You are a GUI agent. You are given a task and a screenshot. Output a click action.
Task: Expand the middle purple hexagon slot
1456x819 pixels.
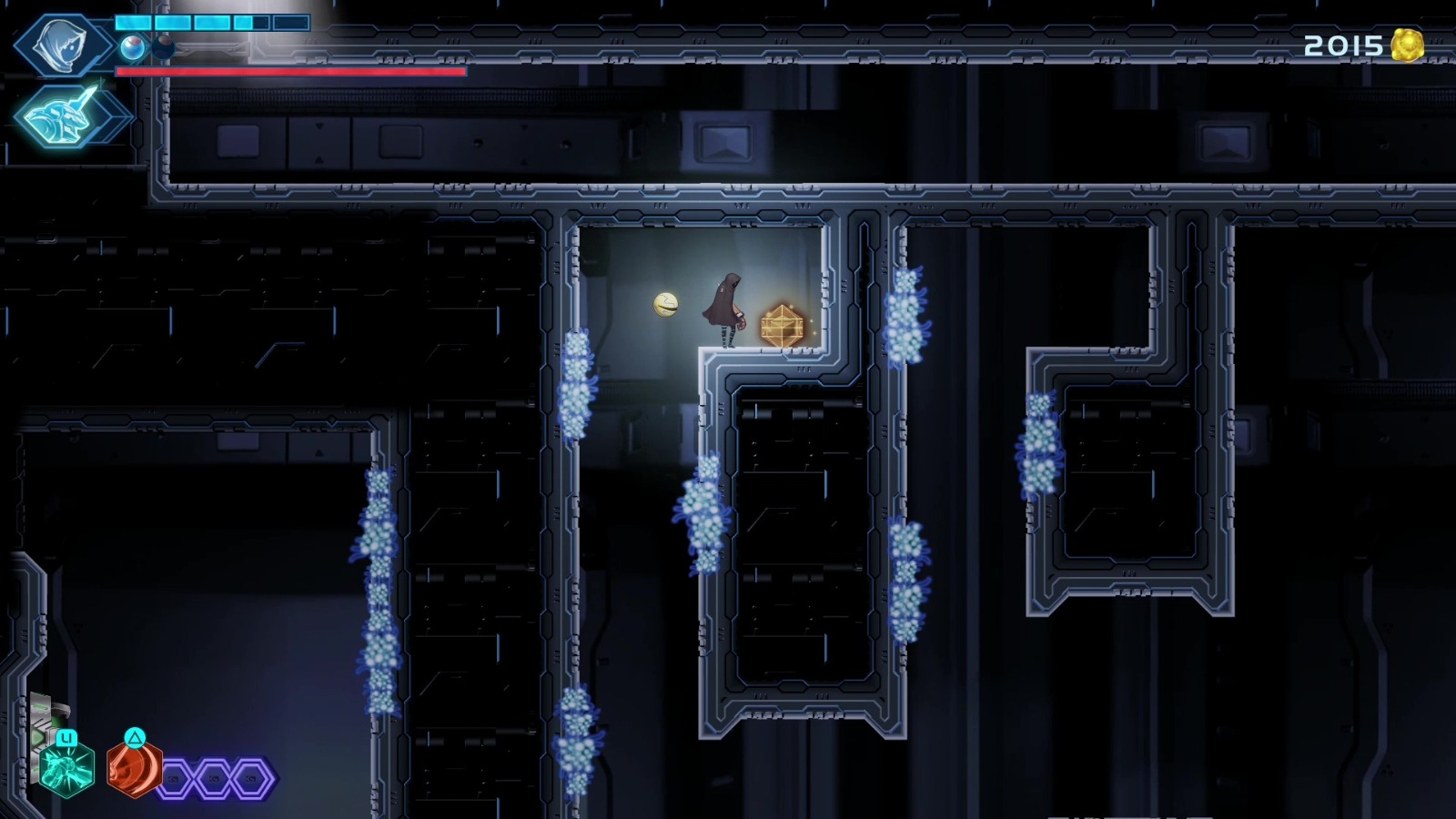(213, 779)
